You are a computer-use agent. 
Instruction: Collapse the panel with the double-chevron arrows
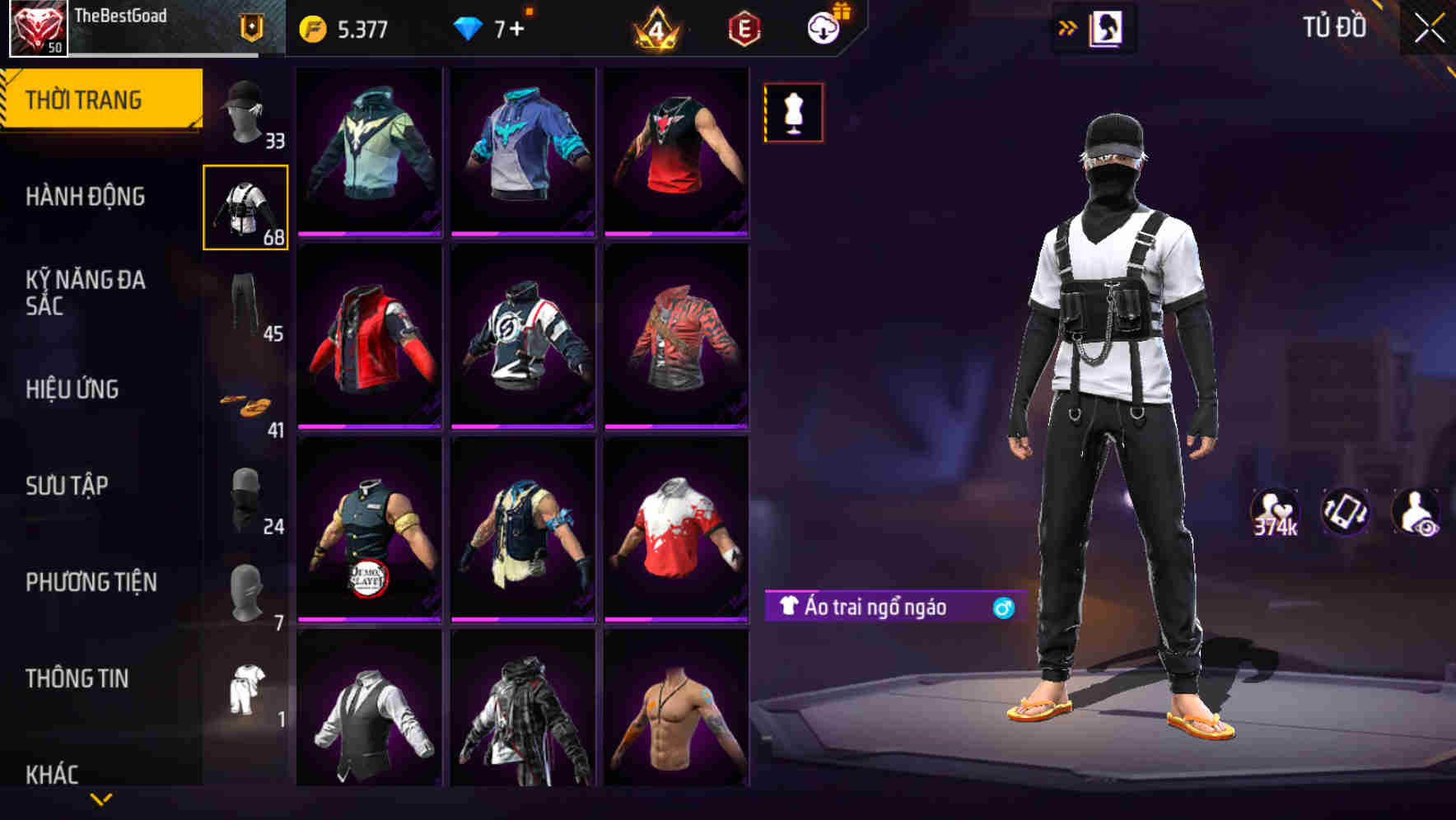coord(1068,27)
